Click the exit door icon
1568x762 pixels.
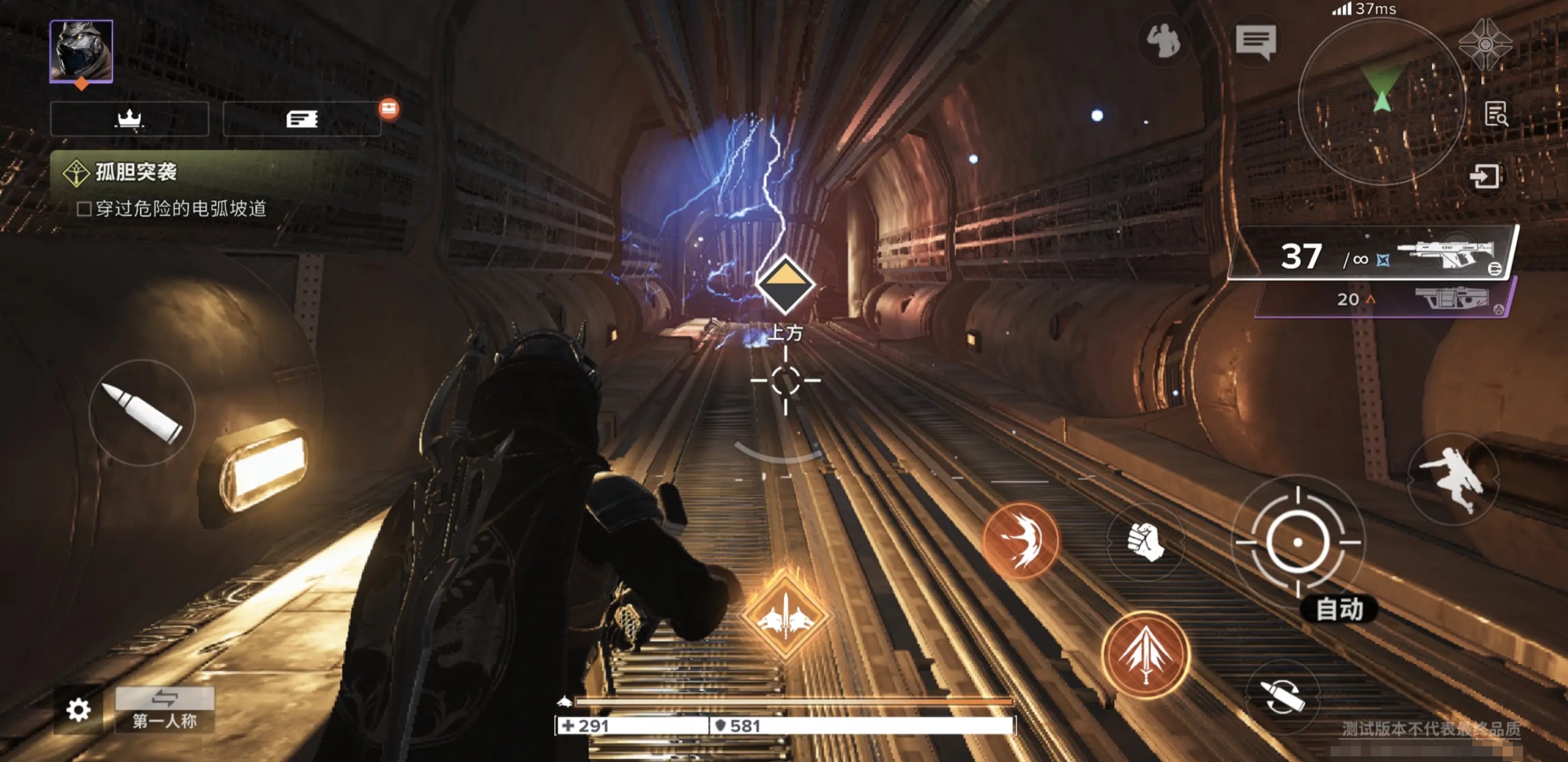[1485, 177]
